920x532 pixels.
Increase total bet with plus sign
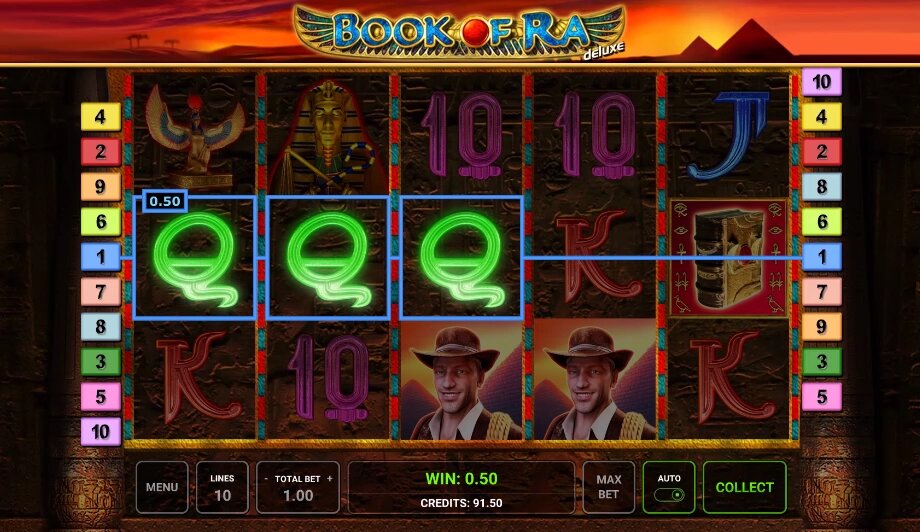click(x=329, y=479)
